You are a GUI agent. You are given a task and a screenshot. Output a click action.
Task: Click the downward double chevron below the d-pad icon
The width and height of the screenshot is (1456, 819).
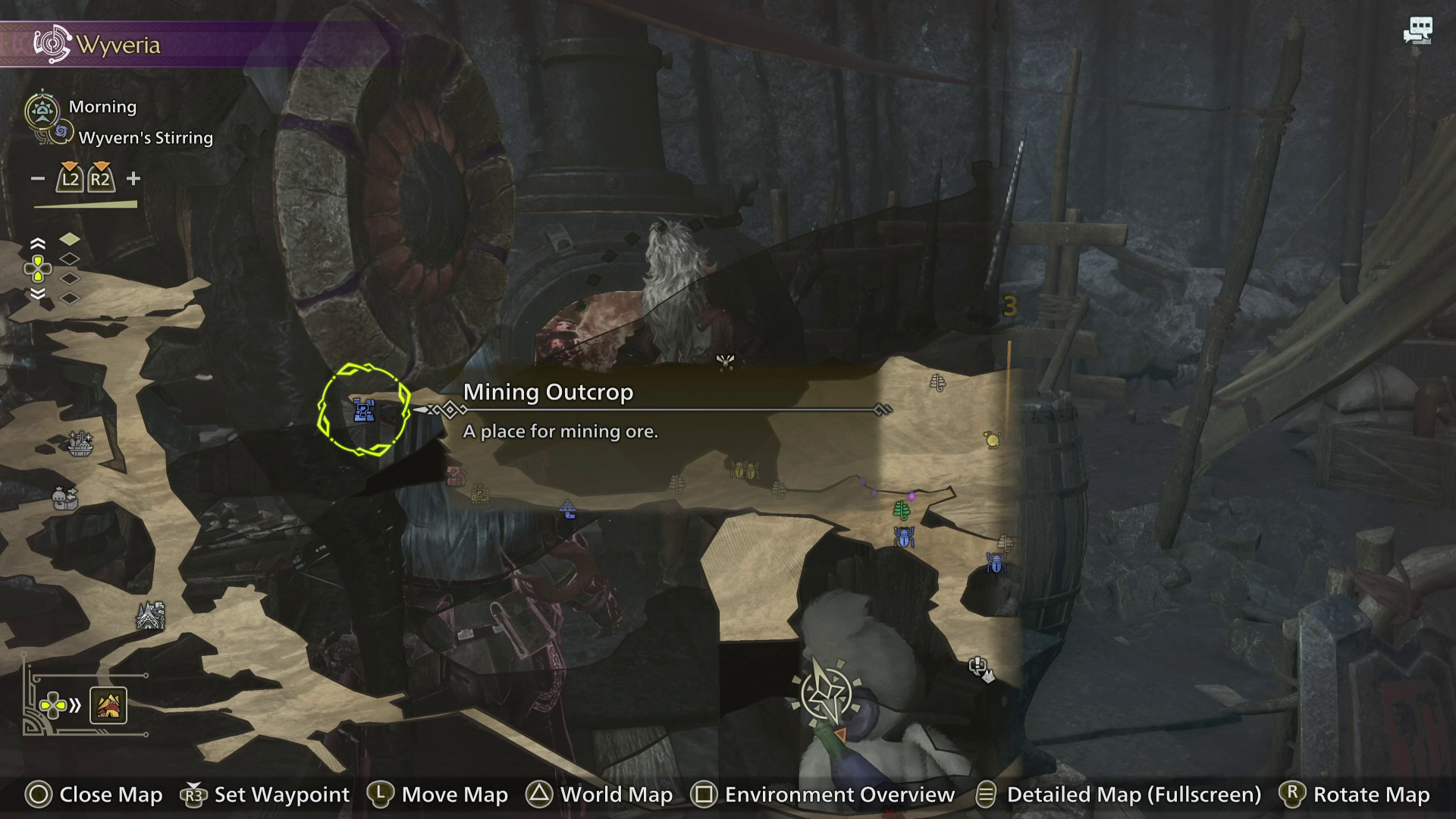[x=36, y=294]
